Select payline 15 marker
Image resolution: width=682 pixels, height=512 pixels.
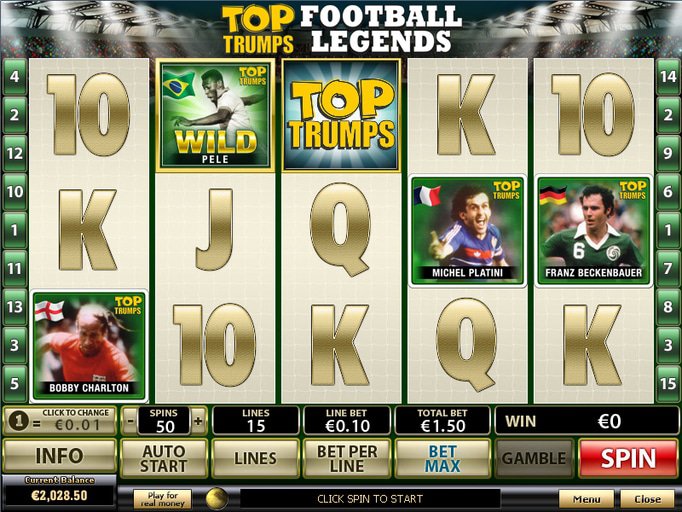click(669, 383)
